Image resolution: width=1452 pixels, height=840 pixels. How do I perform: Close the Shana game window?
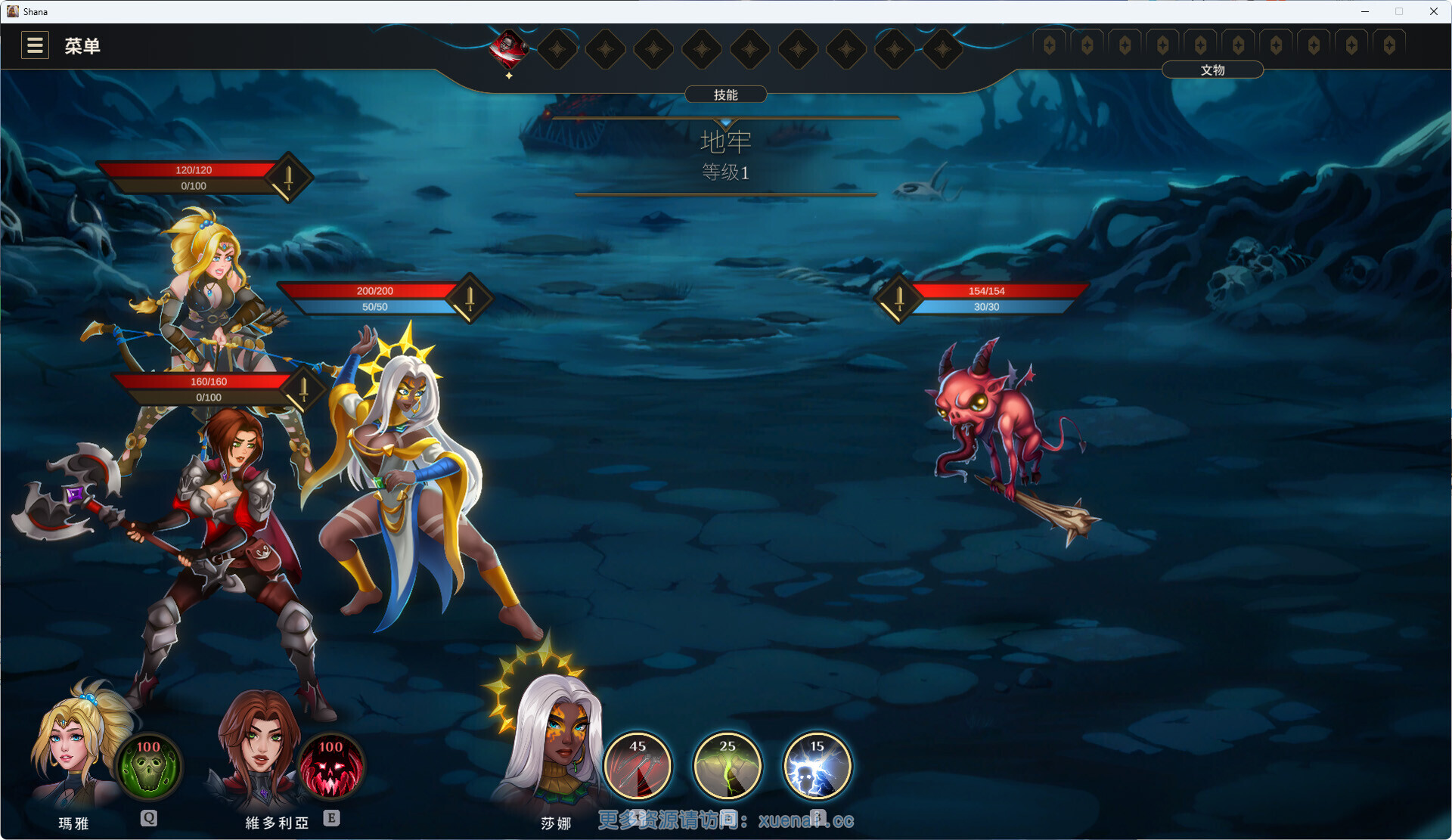[x=1433, y=11]
